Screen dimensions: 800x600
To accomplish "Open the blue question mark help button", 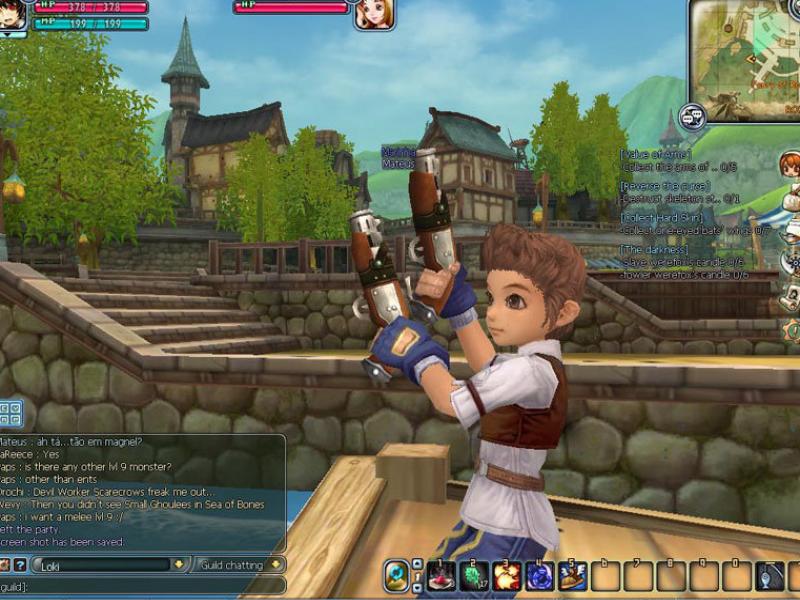I will click(19, 565).
